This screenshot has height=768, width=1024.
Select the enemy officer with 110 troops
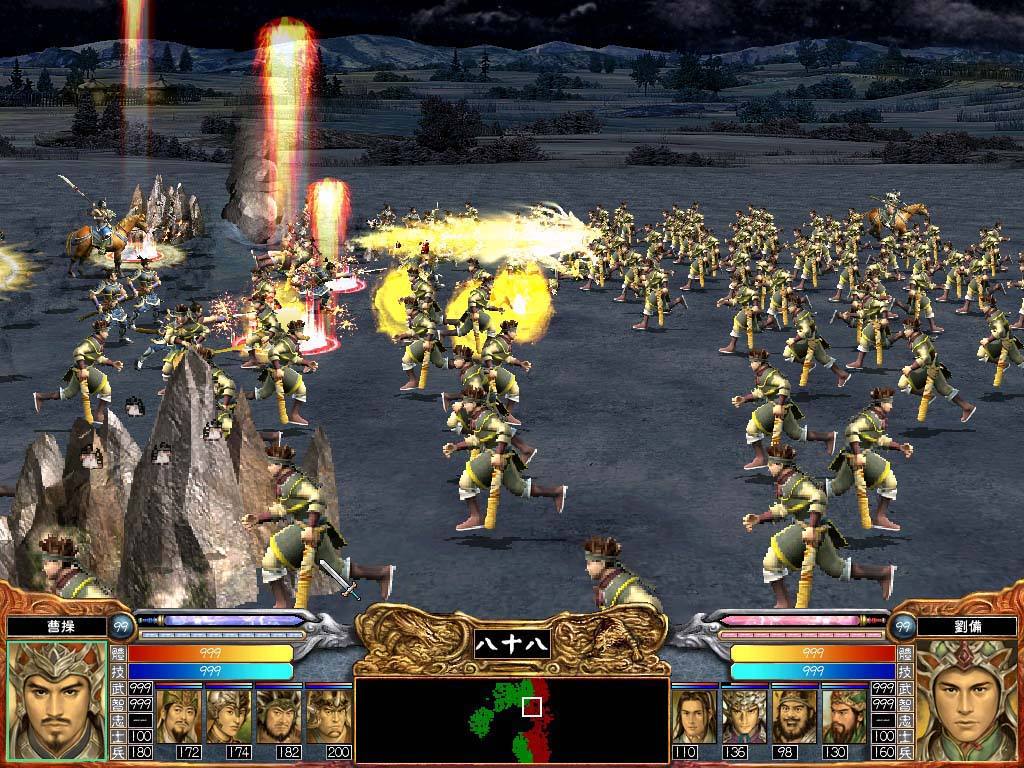[694, 714]
